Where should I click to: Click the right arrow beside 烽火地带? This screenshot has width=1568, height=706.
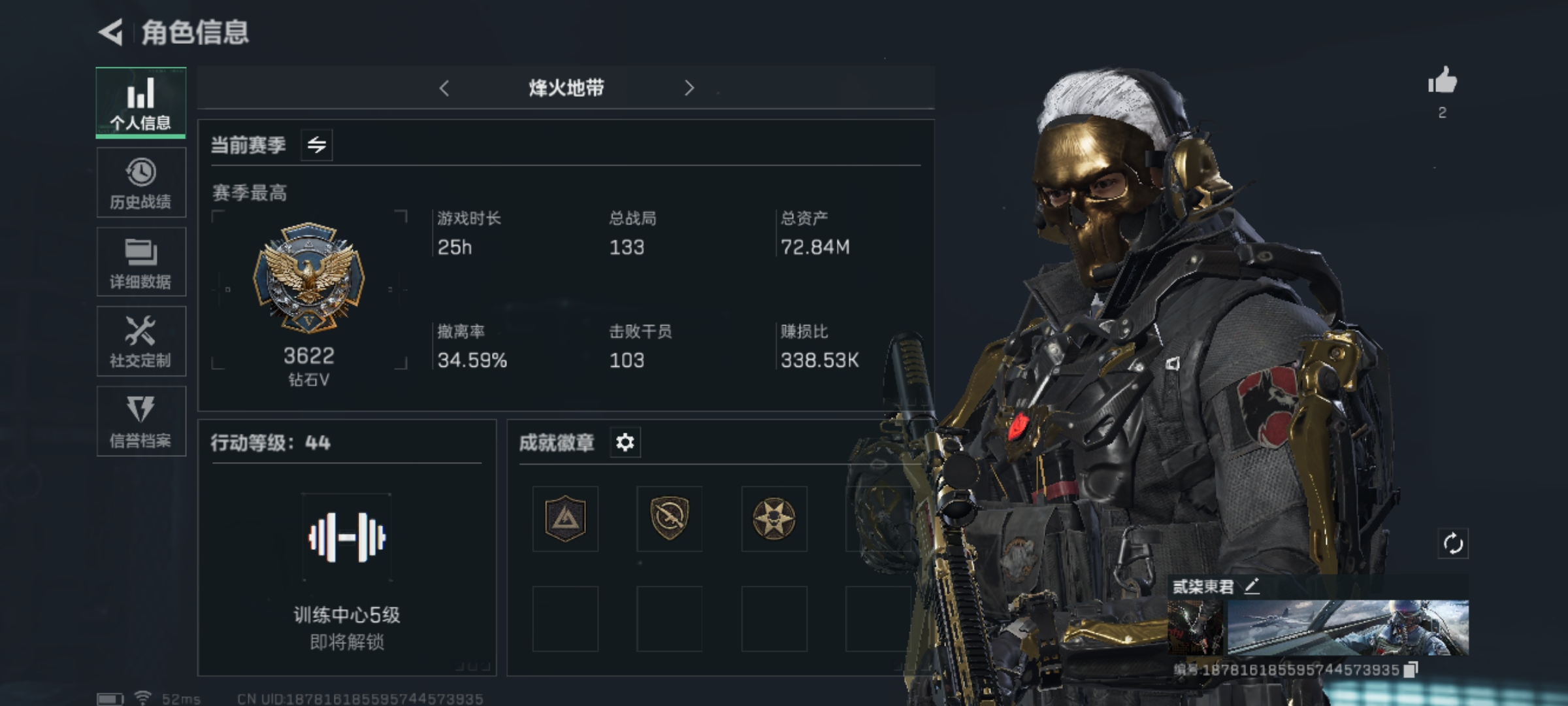689,88
